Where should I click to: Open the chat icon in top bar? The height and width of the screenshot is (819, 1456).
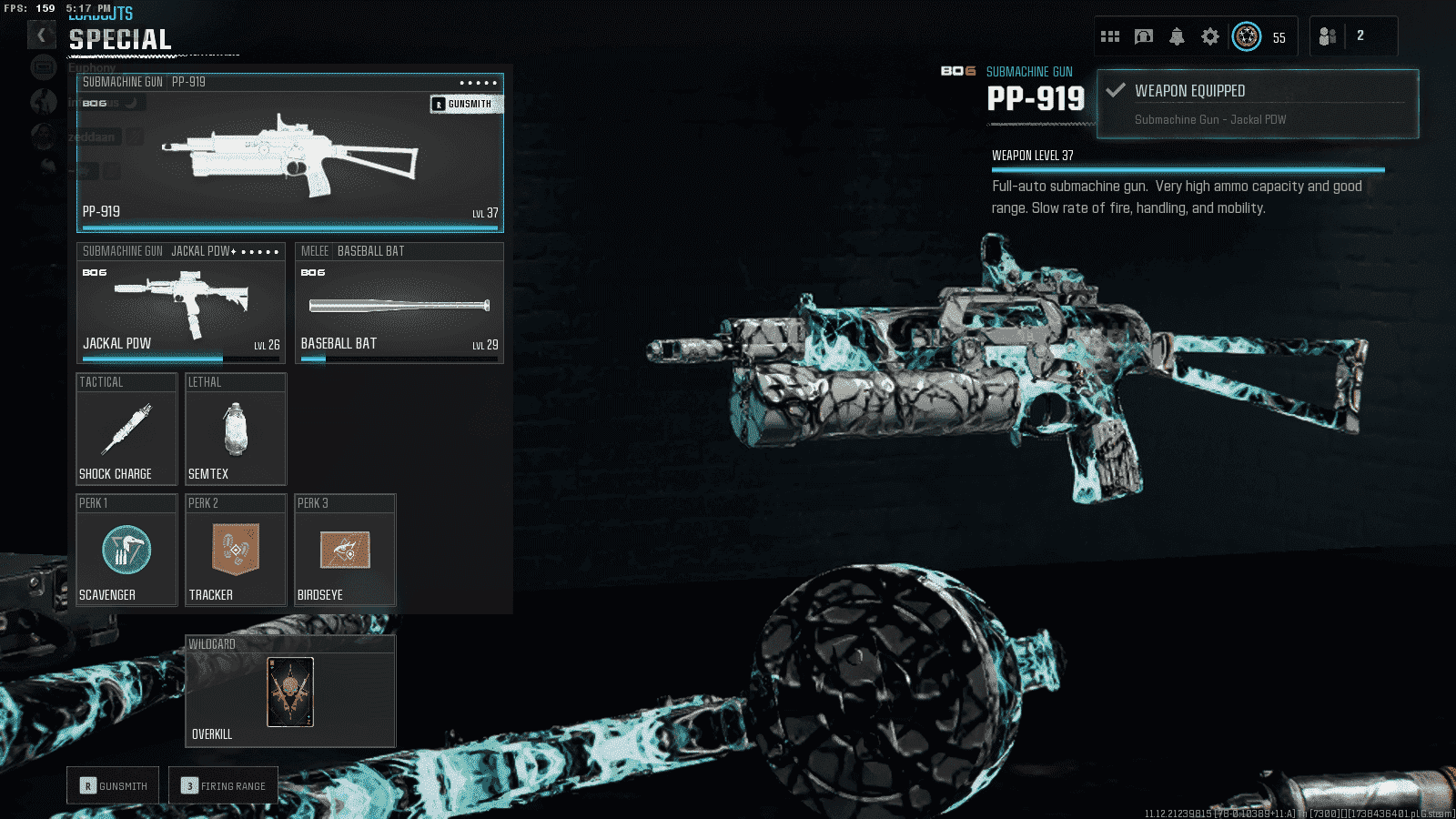1144,36
